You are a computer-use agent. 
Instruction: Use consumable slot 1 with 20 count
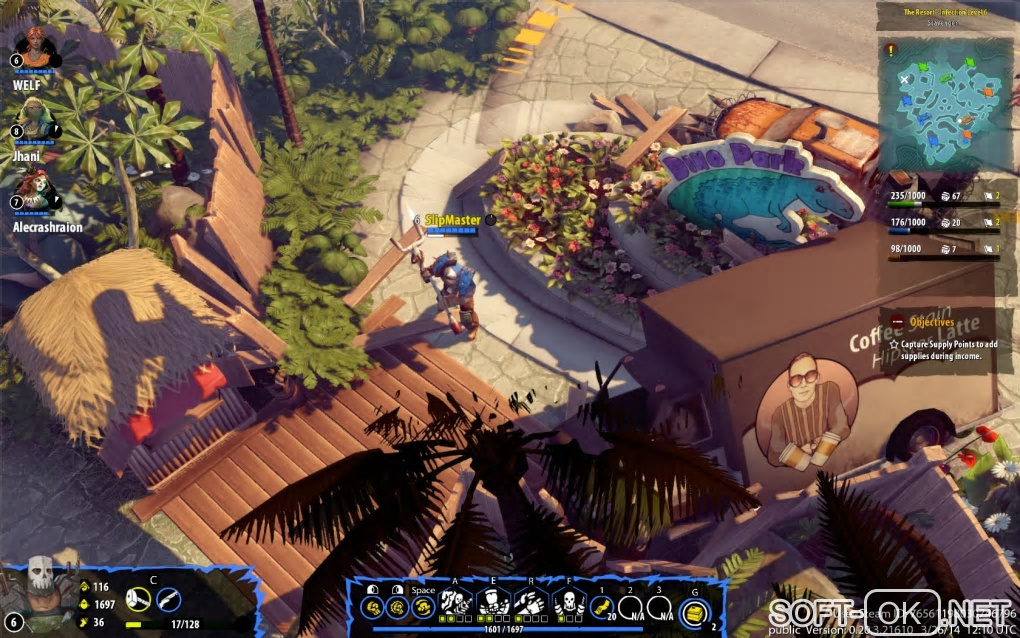pos(601,606)
